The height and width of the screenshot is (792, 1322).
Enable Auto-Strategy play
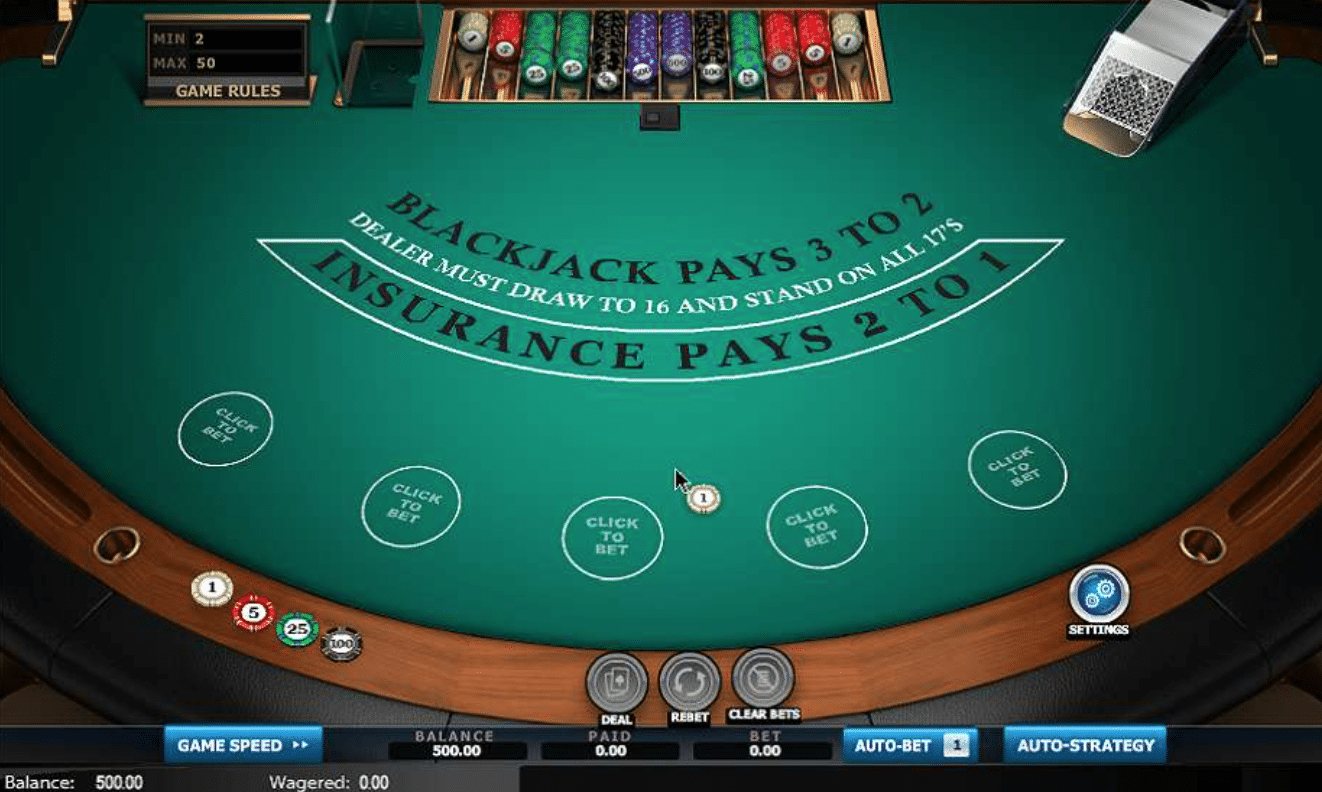pyautogui.click(x=1085, y=744)
